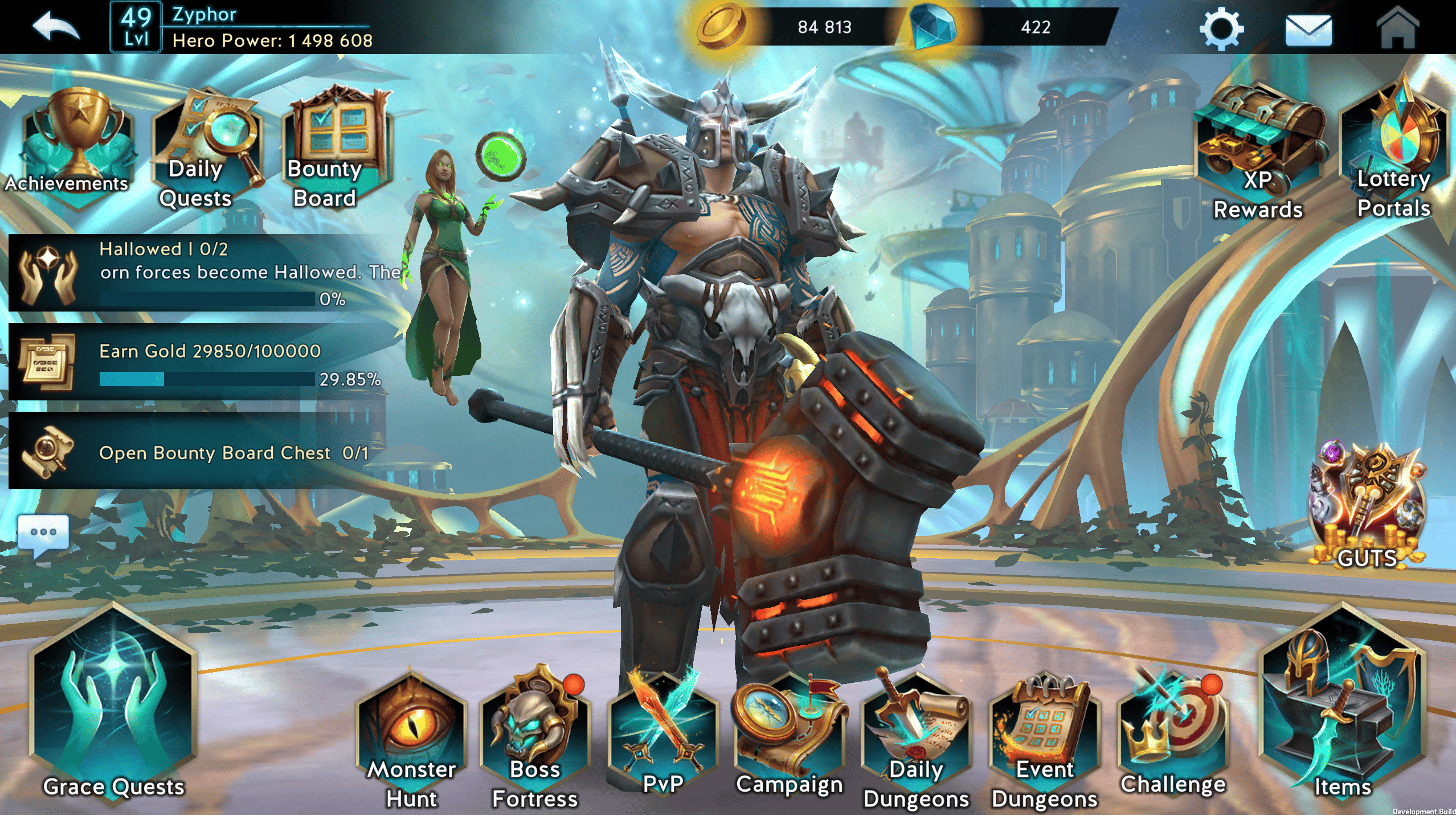Launch PvP mode

point(662,735)
